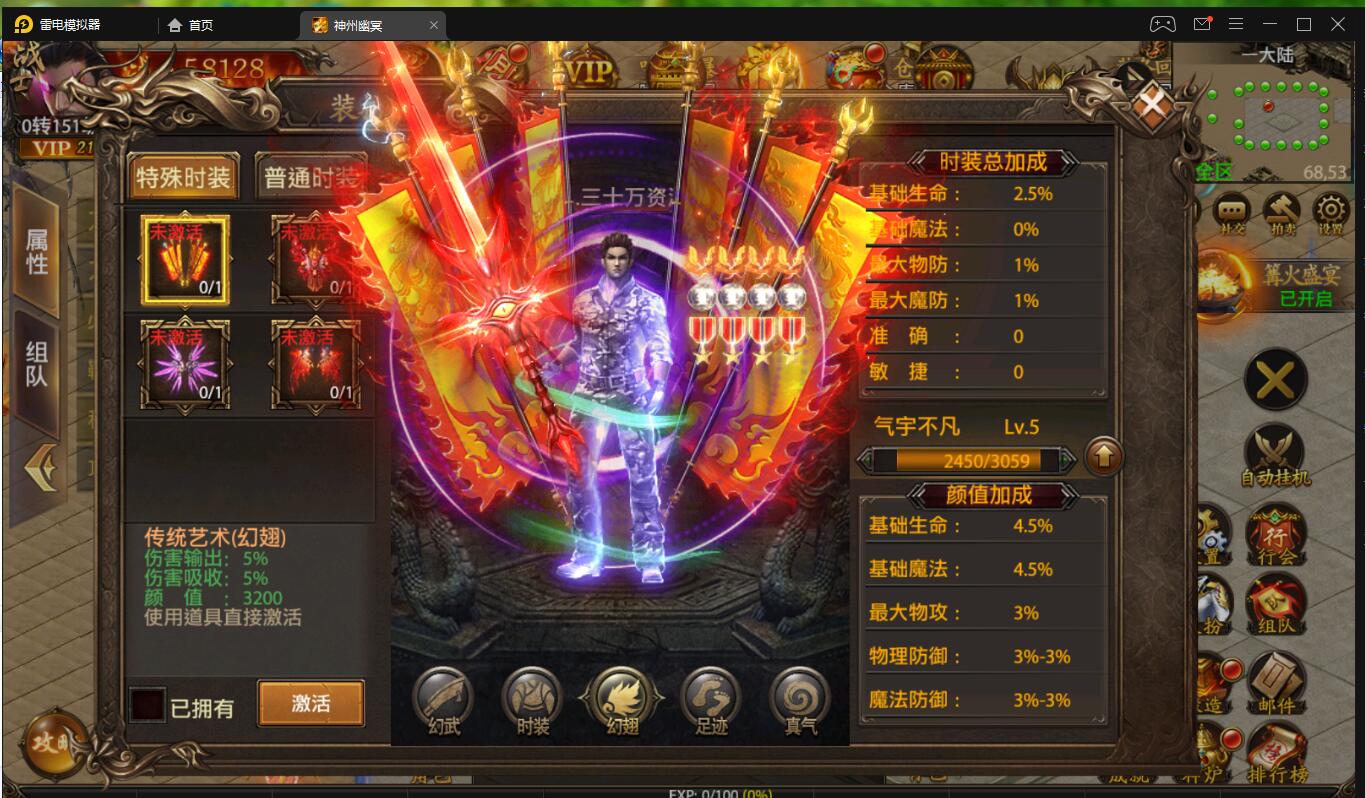Image resolution: width=1365 pixels, height=798 pixels.
Task: Select the purple wings costume slot
Action: point(185,363)
